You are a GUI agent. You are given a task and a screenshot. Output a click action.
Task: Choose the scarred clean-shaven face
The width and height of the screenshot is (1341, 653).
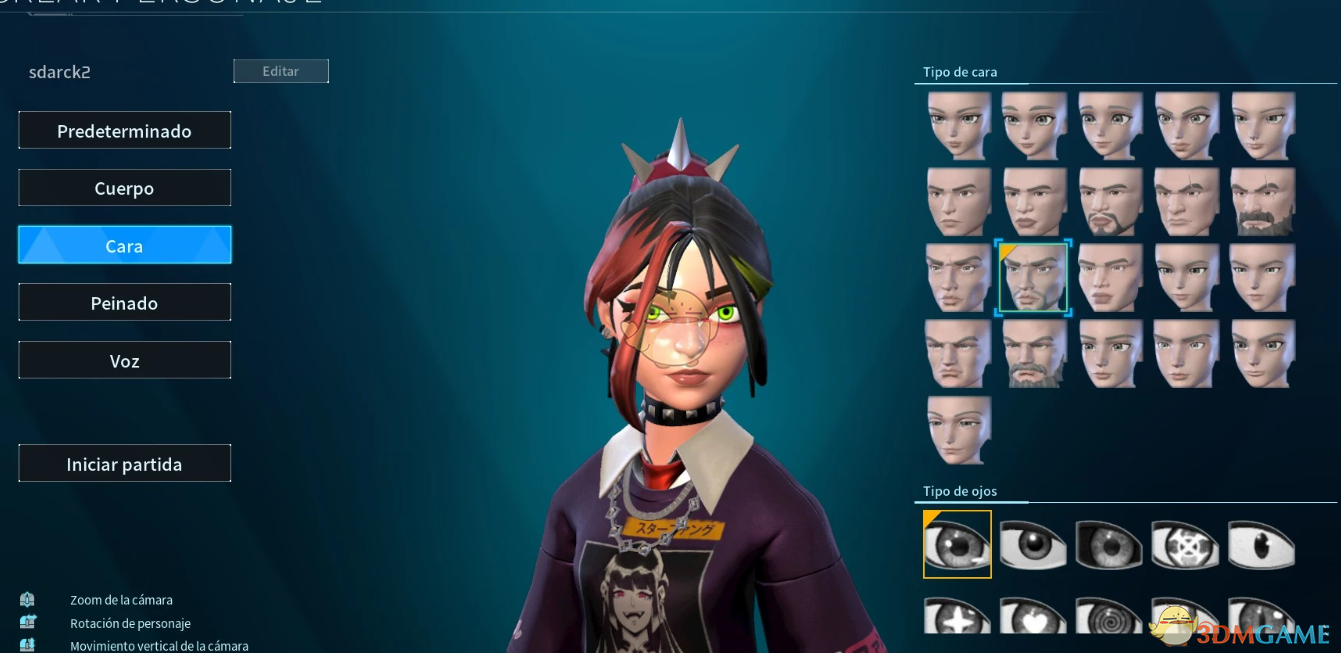[1186, 201]
